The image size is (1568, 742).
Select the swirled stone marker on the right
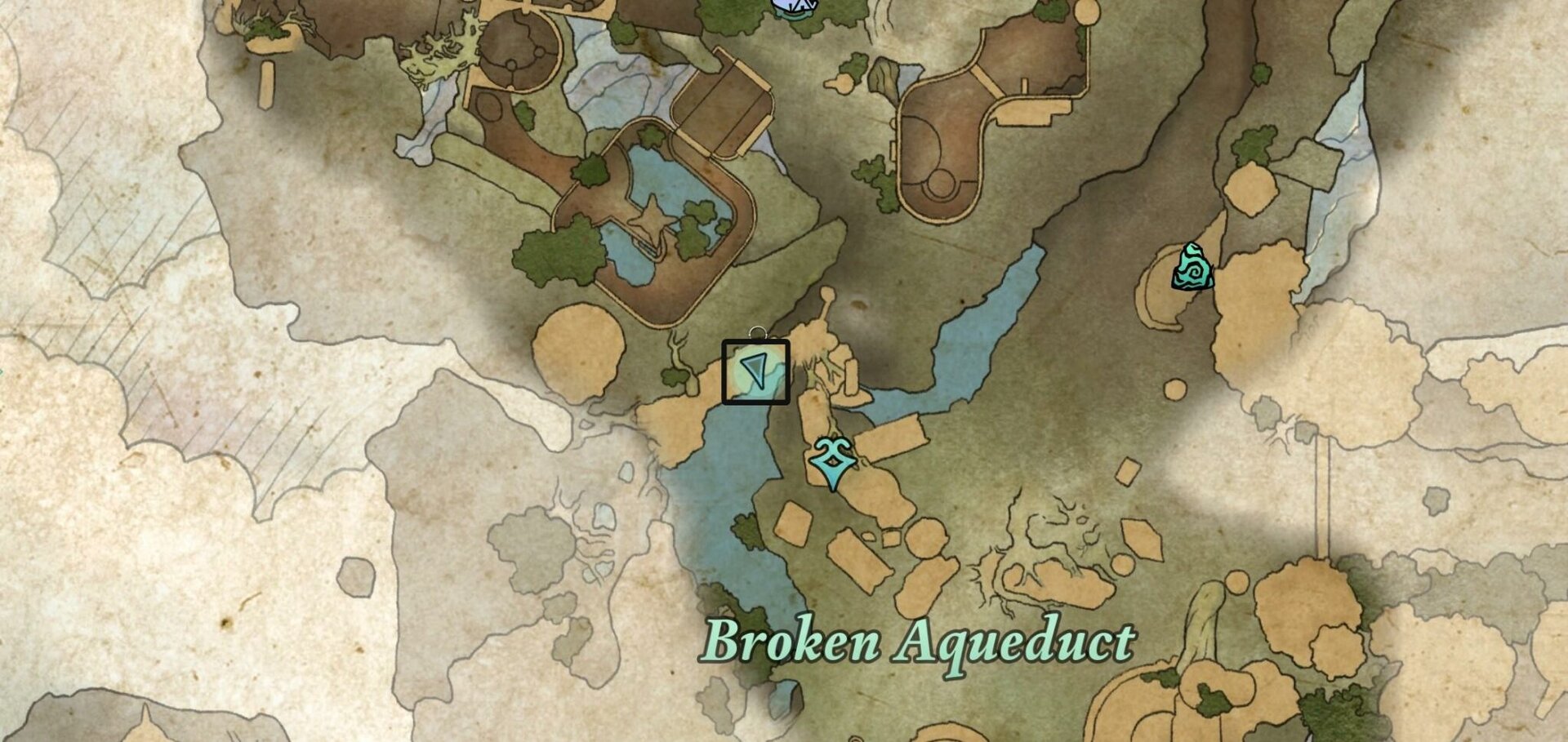point(1192,265)
